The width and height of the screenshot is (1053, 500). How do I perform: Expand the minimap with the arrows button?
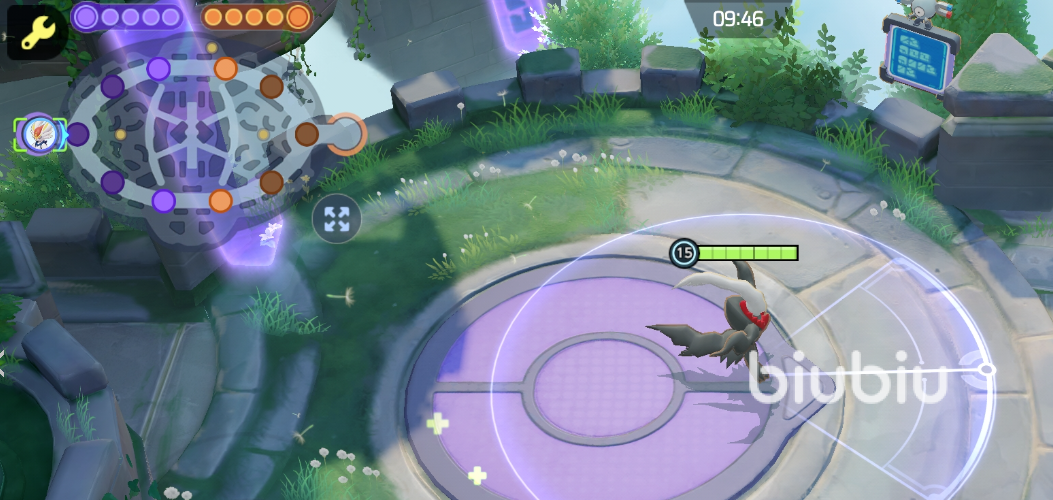[337, 219]
